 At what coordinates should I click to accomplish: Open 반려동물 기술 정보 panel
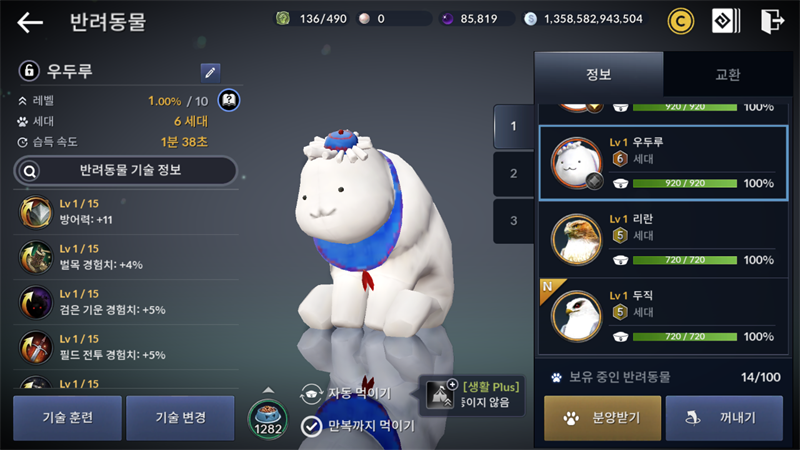tap(126, 170)
